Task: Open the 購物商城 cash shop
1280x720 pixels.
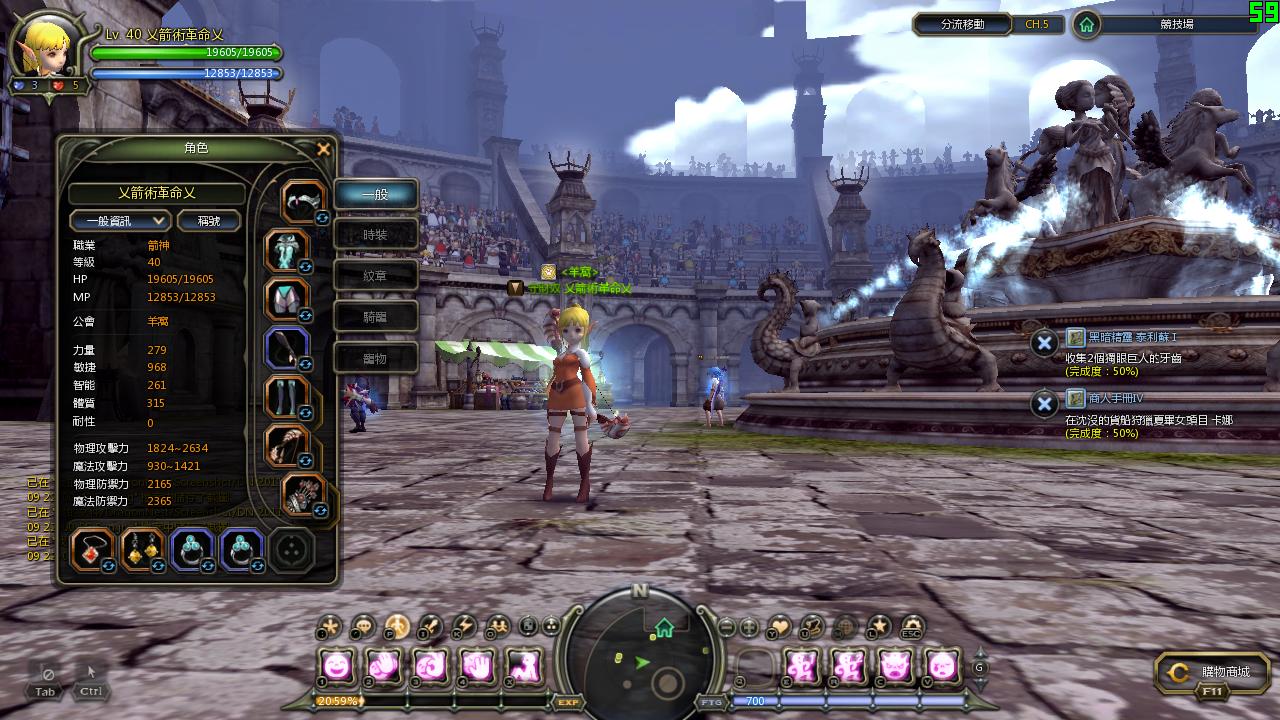Action: point(1211,673)
